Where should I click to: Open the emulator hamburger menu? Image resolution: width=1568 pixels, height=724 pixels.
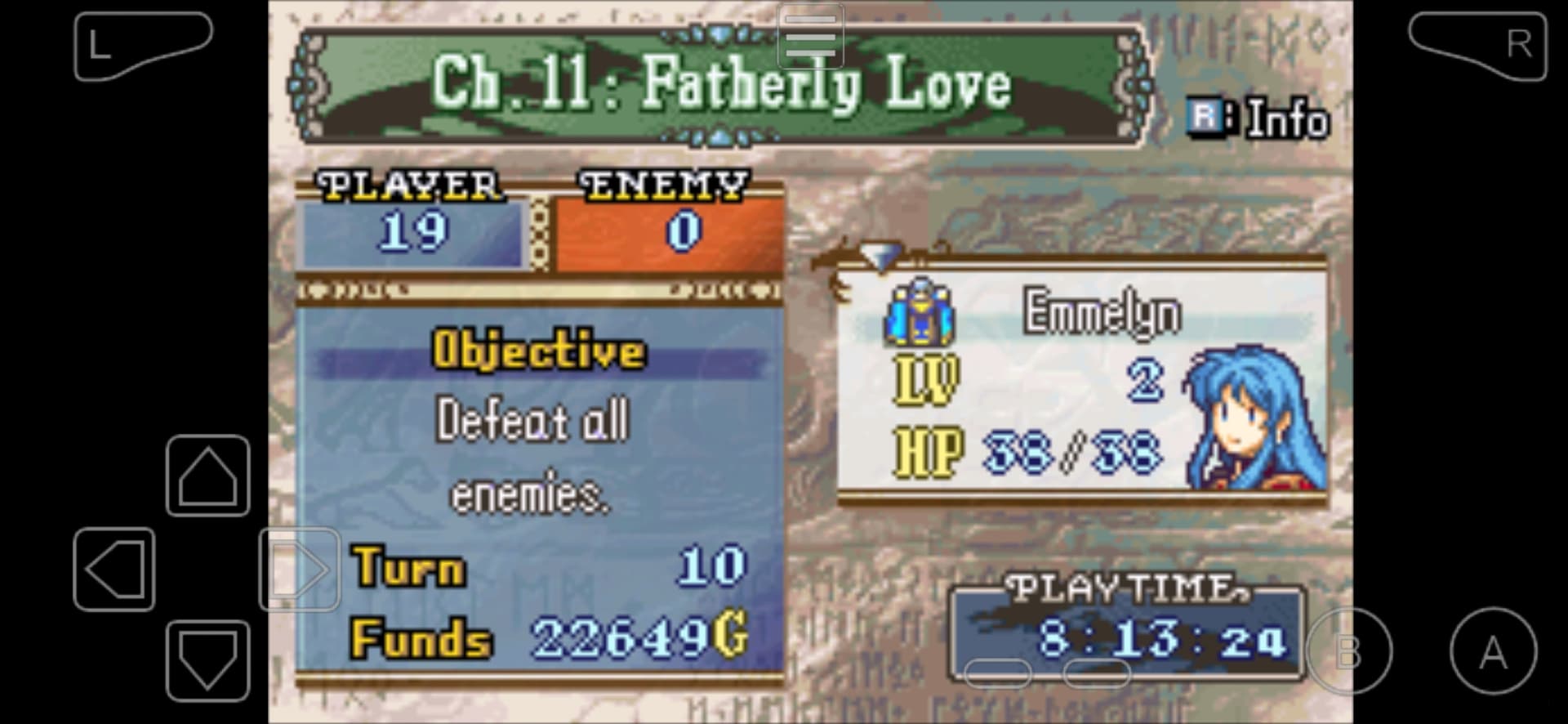810,36
